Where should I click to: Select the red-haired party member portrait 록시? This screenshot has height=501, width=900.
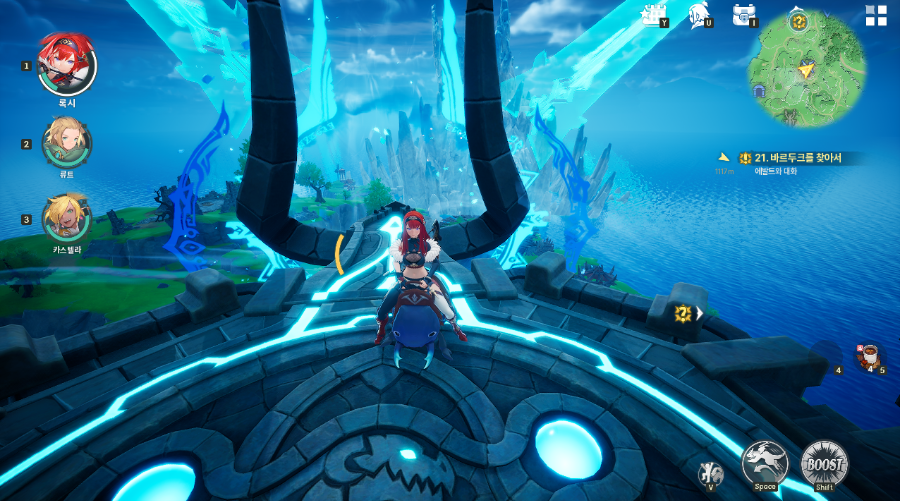tap(66, 63)
